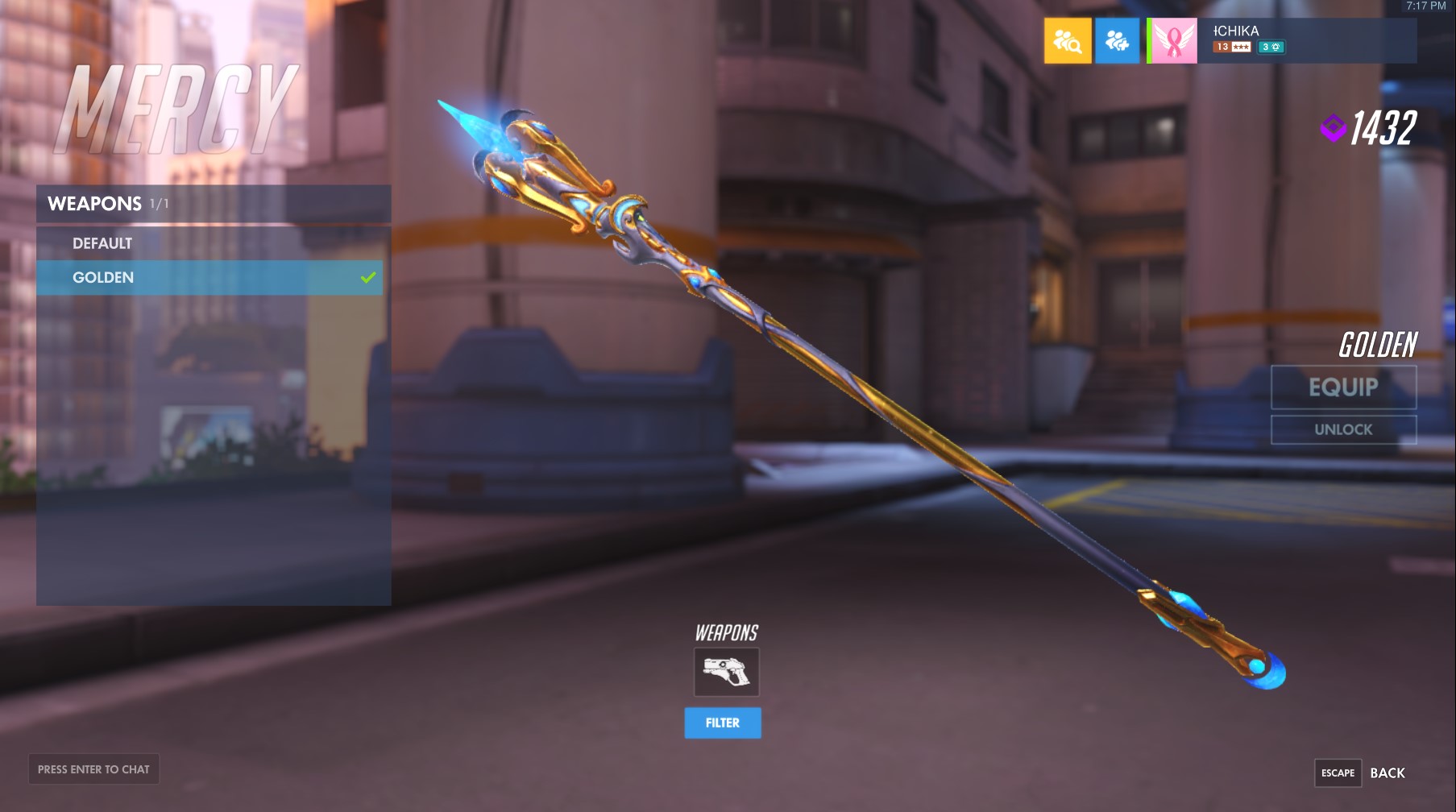The height and width of the screenshot is (812, 1456).
Task: Open the social search players icon
Action: [1068, 40]
